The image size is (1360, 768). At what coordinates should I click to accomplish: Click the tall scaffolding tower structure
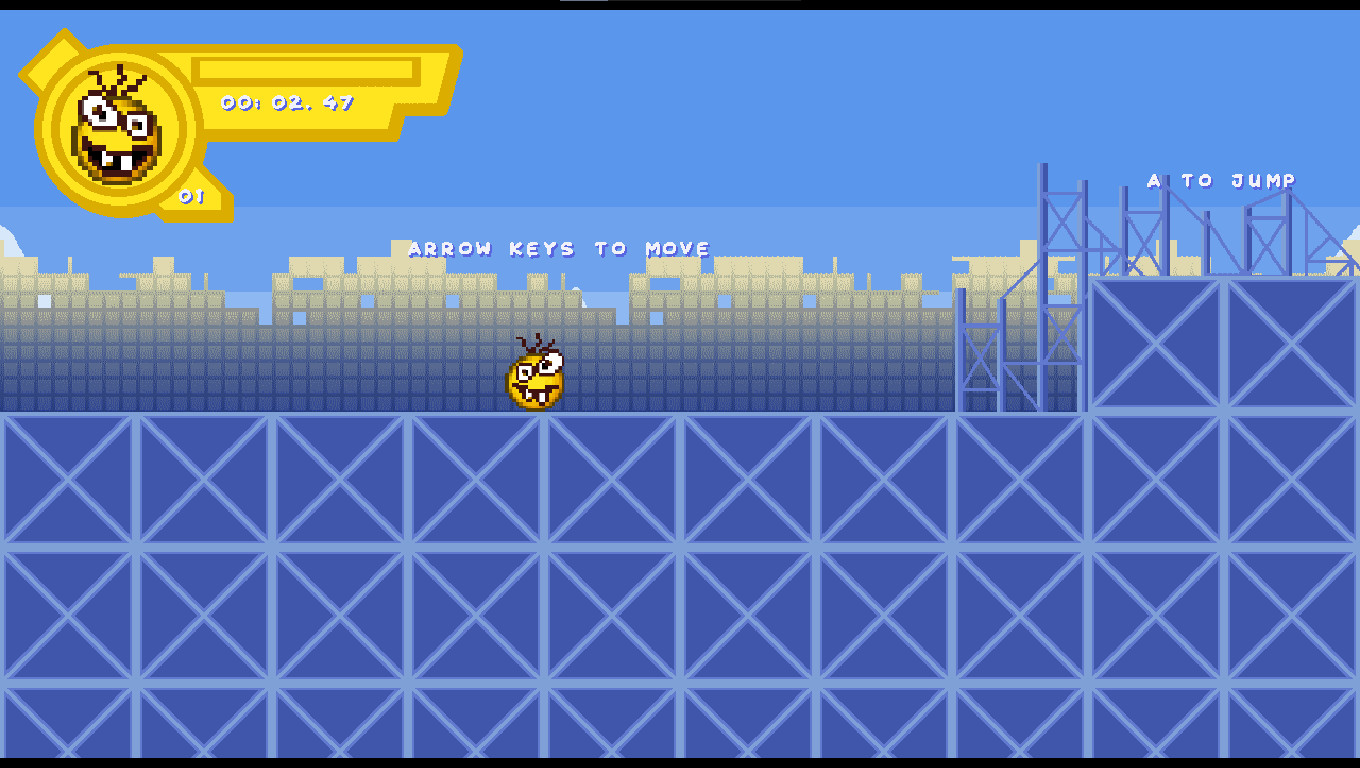click(1060, 290)
